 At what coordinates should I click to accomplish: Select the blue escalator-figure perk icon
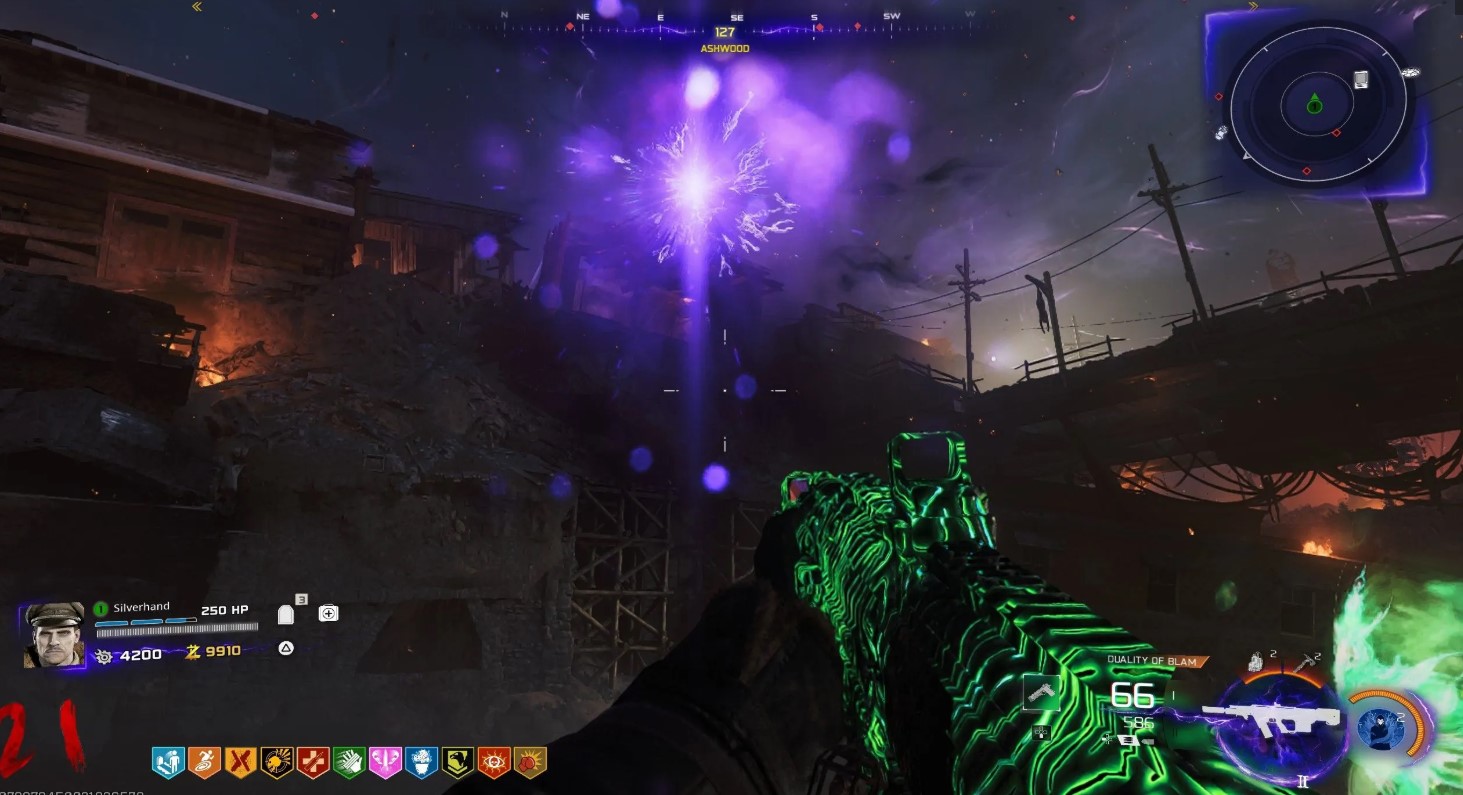point(168,763)
